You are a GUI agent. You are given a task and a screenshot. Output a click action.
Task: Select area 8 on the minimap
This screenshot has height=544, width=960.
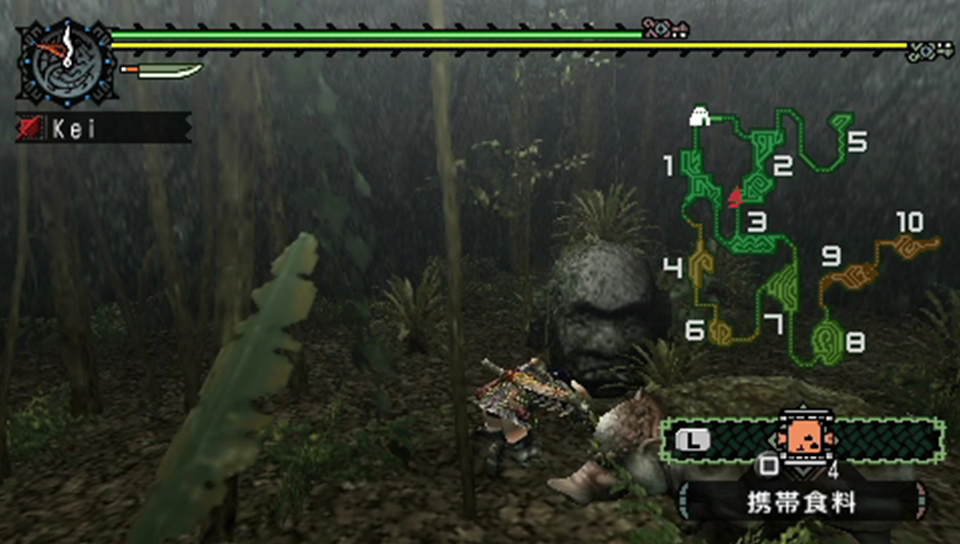(x=828, y=342)
